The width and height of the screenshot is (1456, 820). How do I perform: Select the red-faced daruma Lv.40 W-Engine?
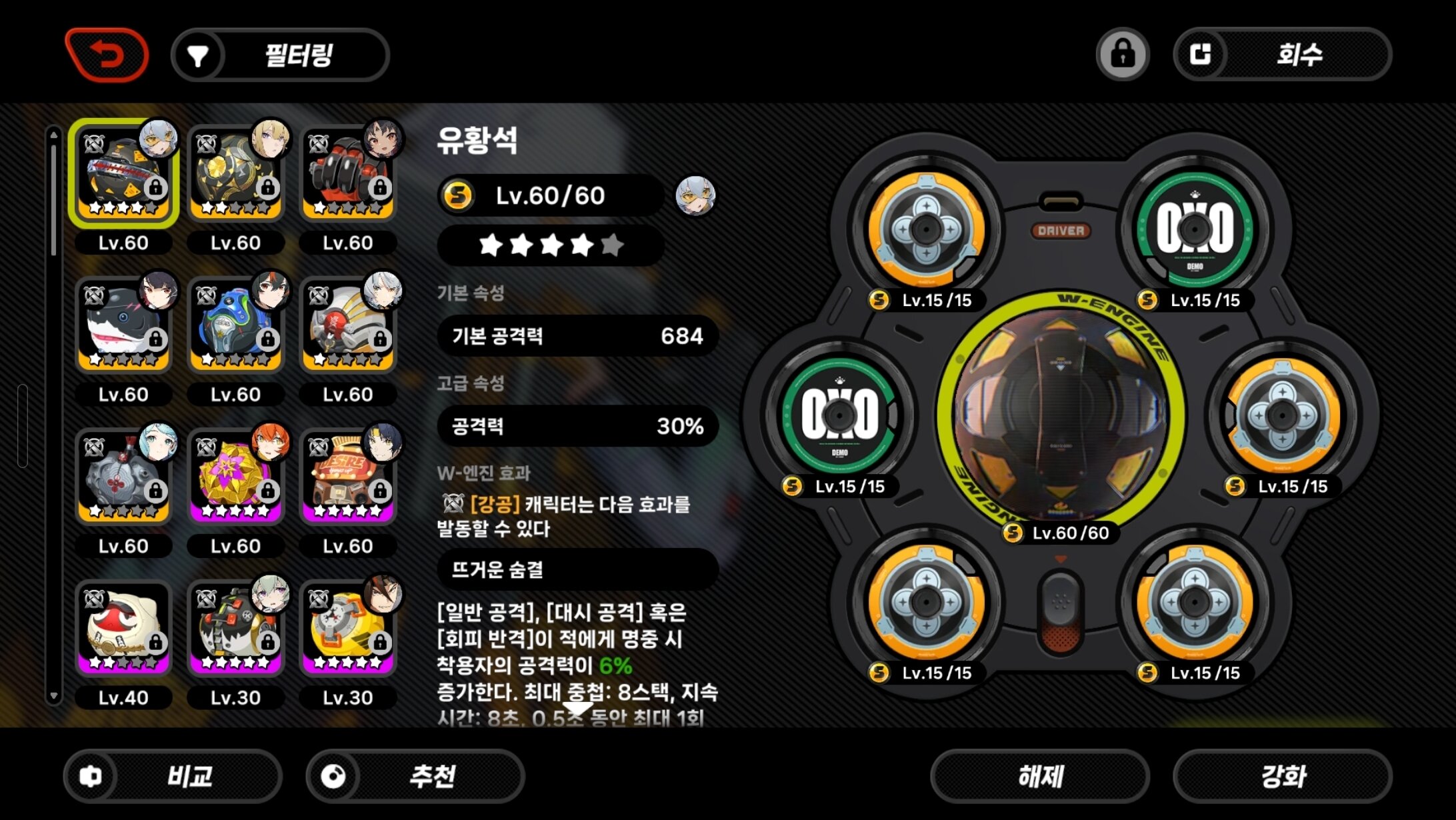(x=123, y=628)
